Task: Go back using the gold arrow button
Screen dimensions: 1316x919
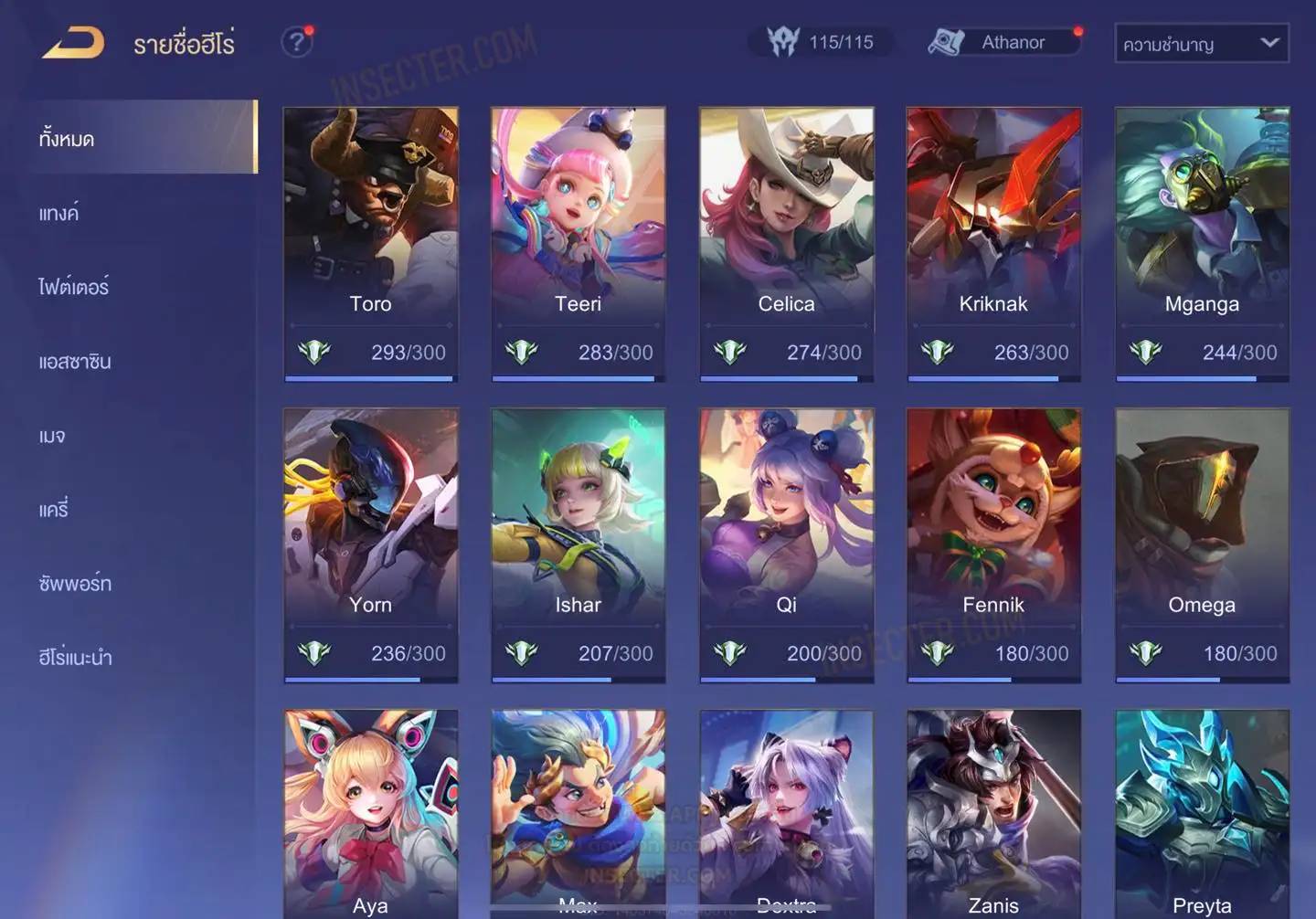Action: click(73, 43)
